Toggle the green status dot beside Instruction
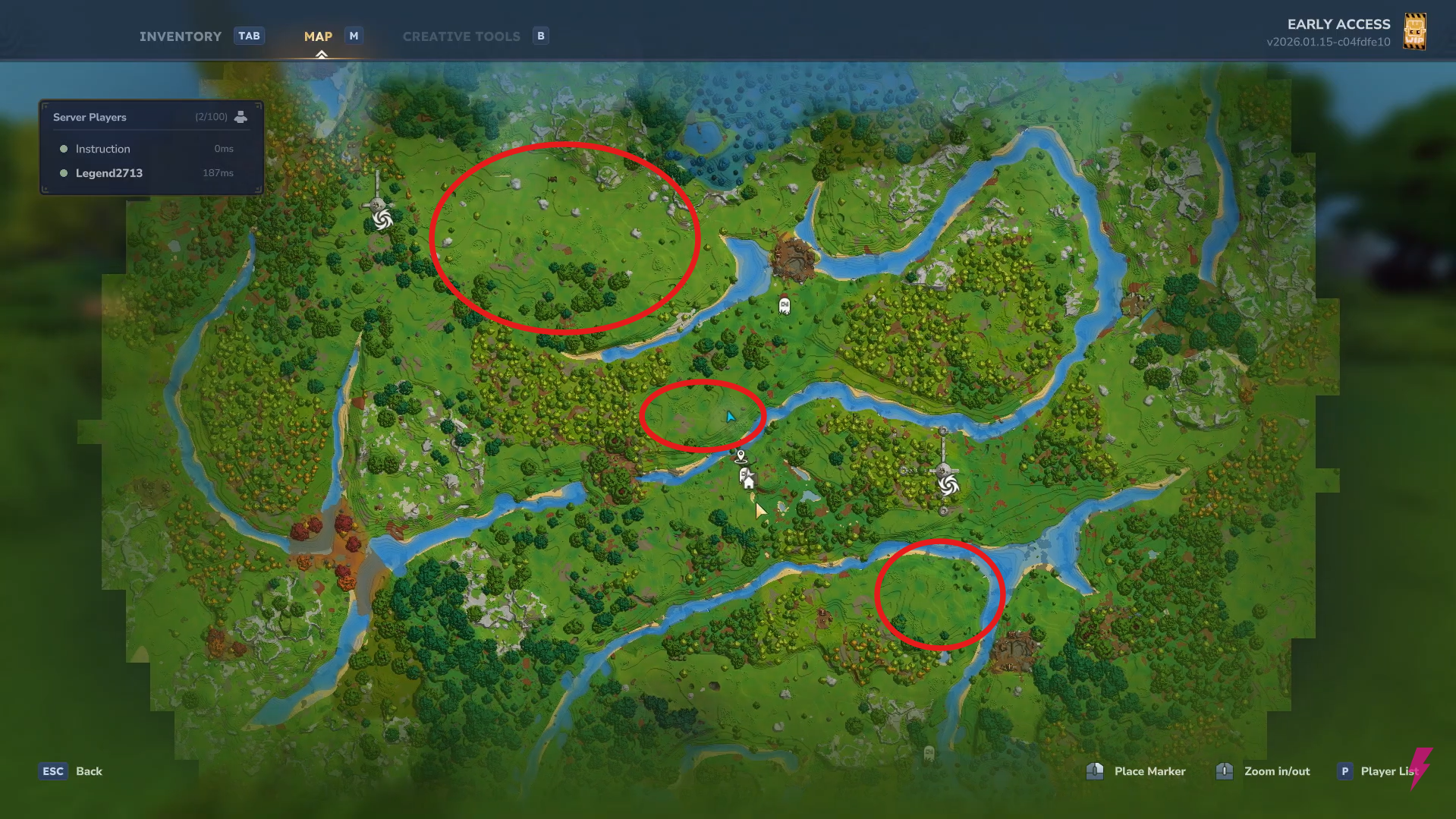This screenshot has height=819, width=1456. coord(64,148)
